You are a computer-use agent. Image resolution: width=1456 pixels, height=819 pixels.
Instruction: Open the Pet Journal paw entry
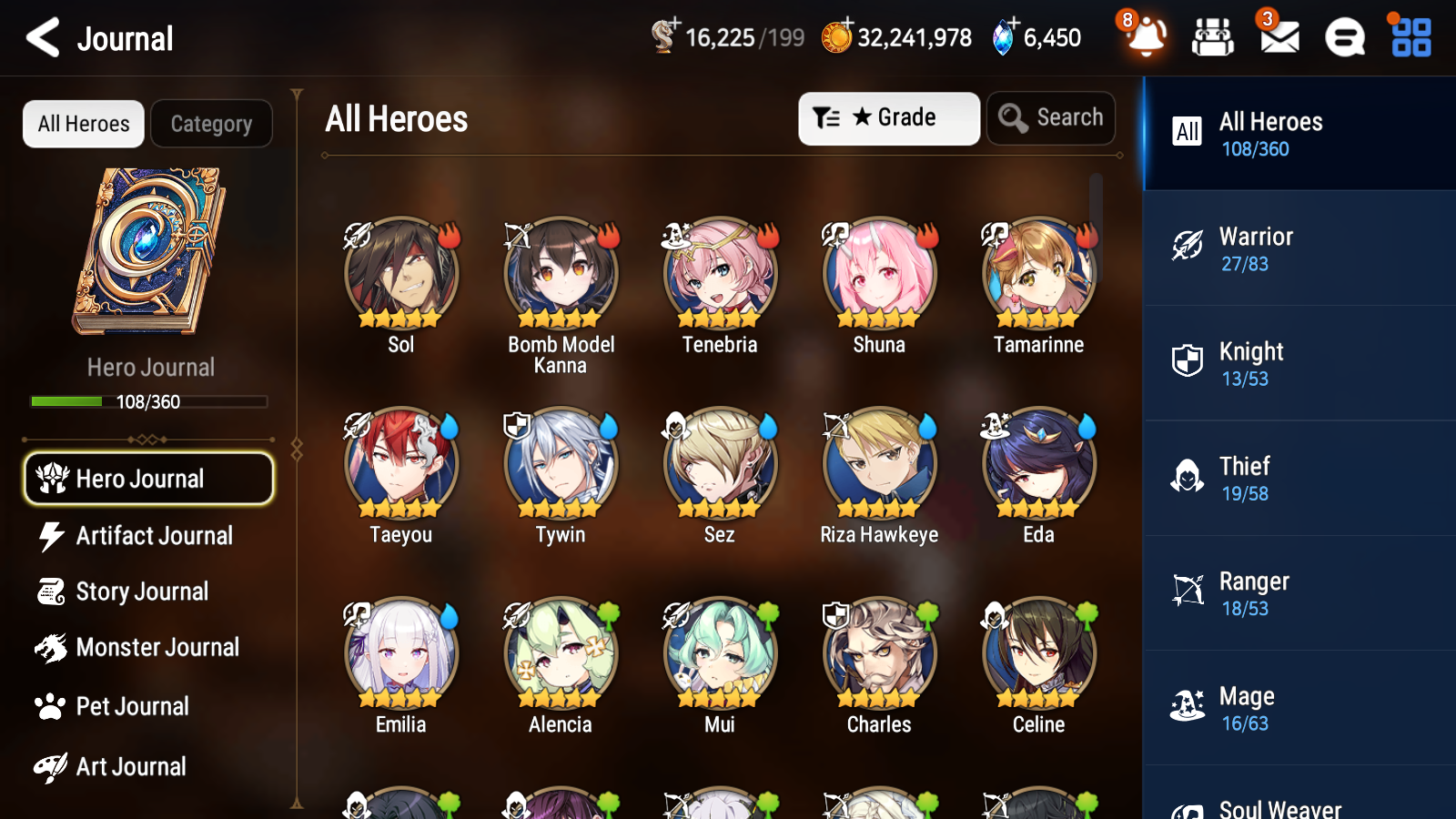[x=134, y=706]
